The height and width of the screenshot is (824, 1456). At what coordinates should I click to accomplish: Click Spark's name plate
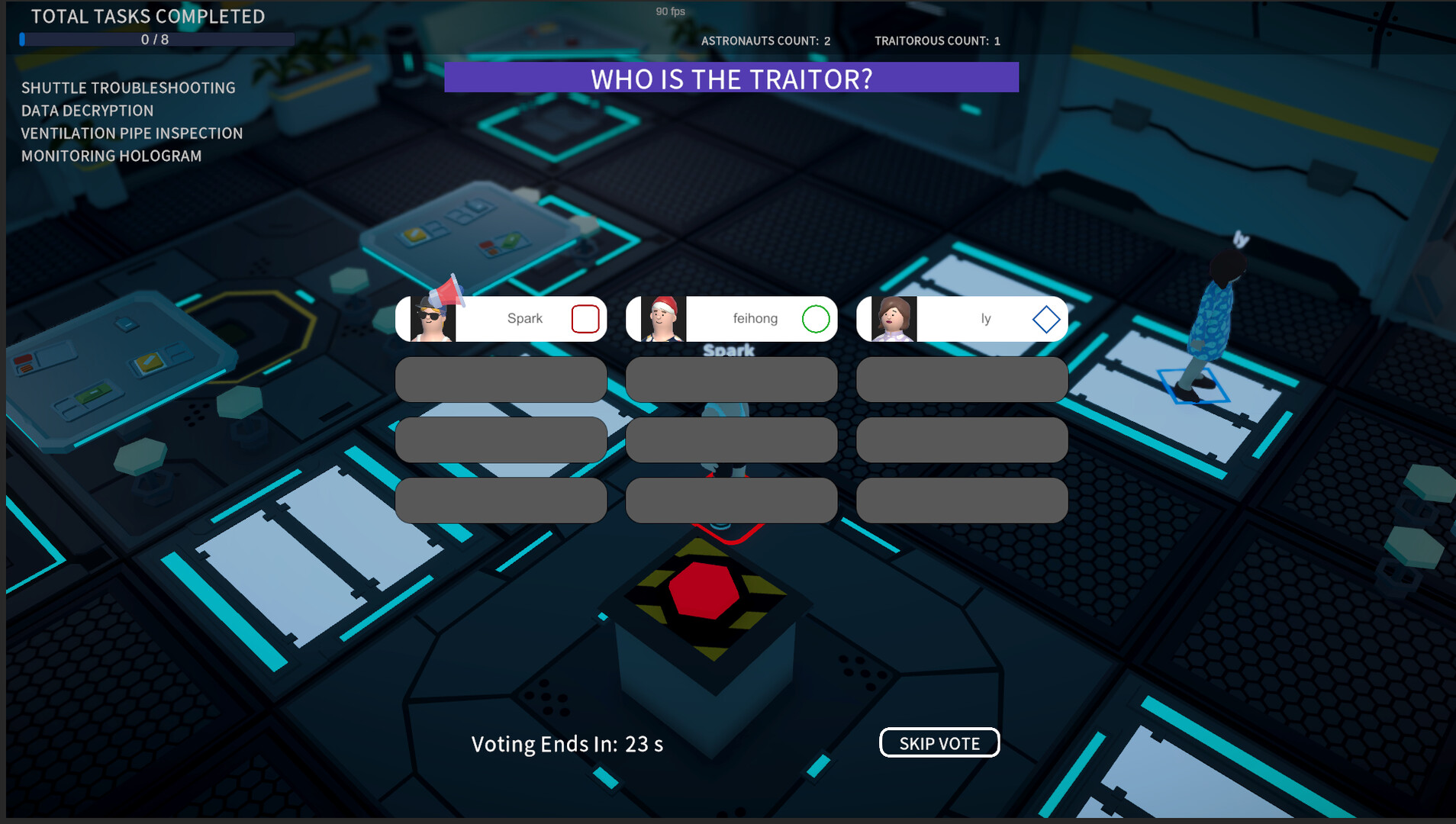click(x=524, y=318)
